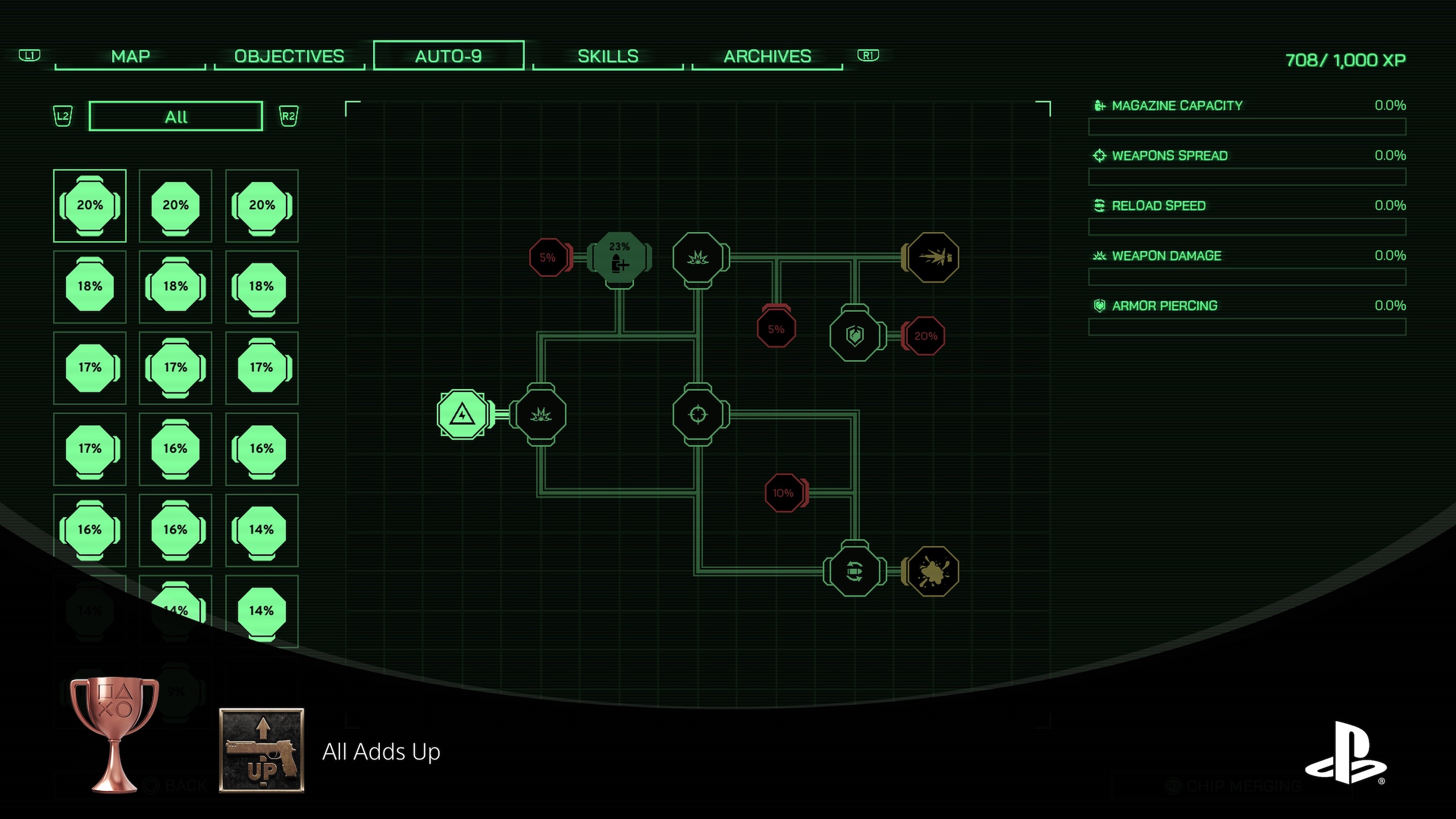Select the 23% magazine capacity node
This screenshot has width=1456, height=819.
(619, 259)
